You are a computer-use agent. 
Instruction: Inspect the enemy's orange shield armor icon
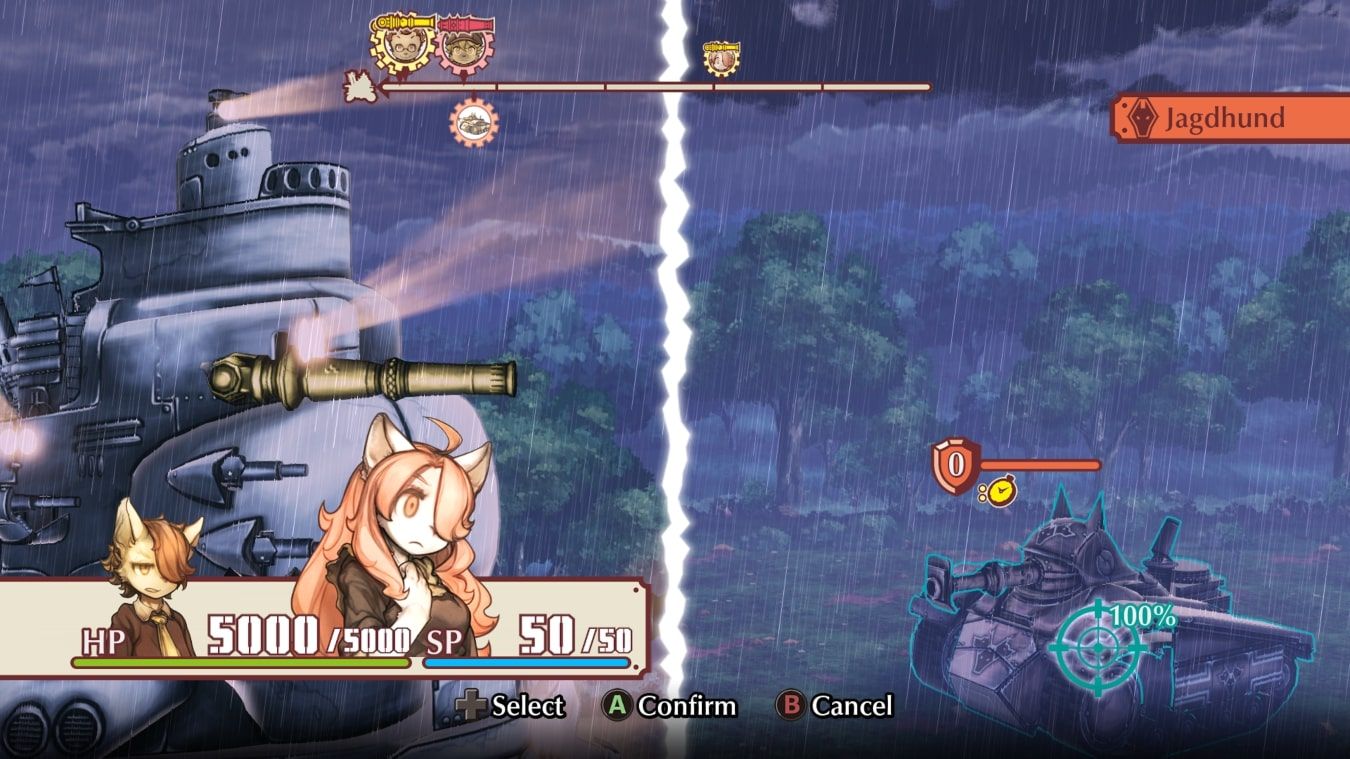pyautogui.click(x=955, y=465)
